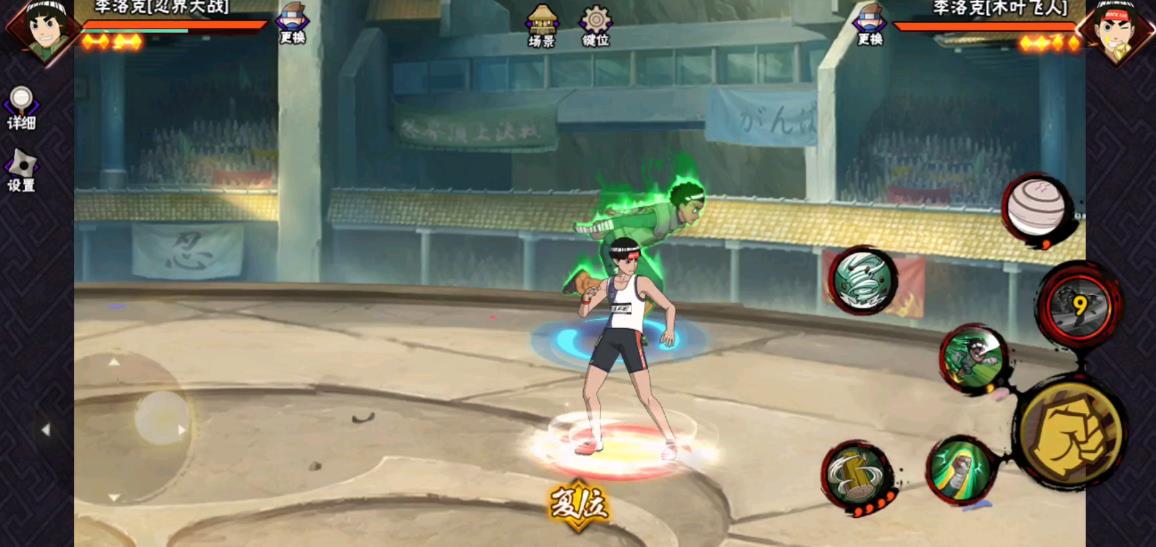Screen dimensions: 1156x547
Task: Select the left player's Rock Lee portrait
Action: [40, 30]
